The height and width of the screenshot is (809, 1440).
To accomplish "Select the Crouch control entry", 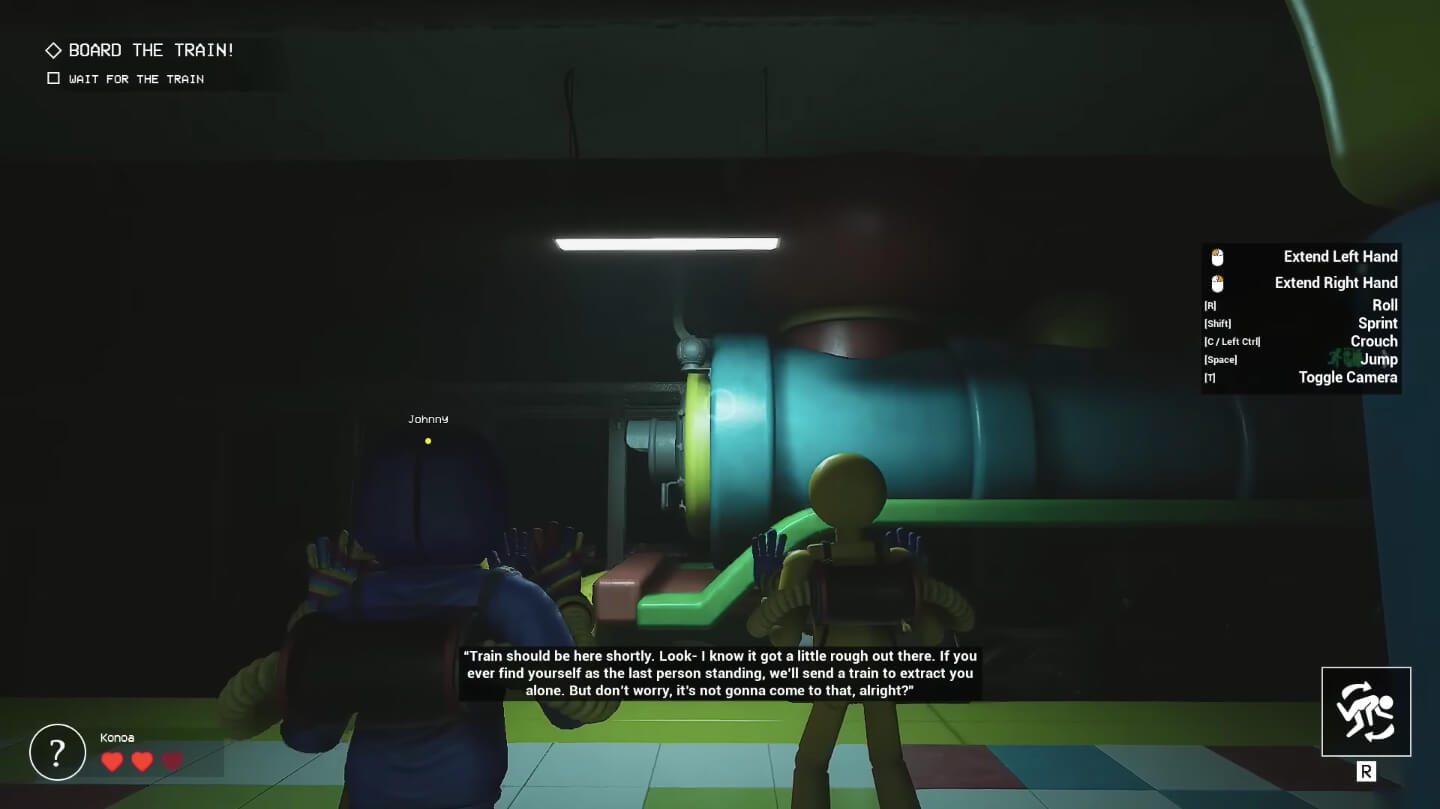I will click(1373, 341).
